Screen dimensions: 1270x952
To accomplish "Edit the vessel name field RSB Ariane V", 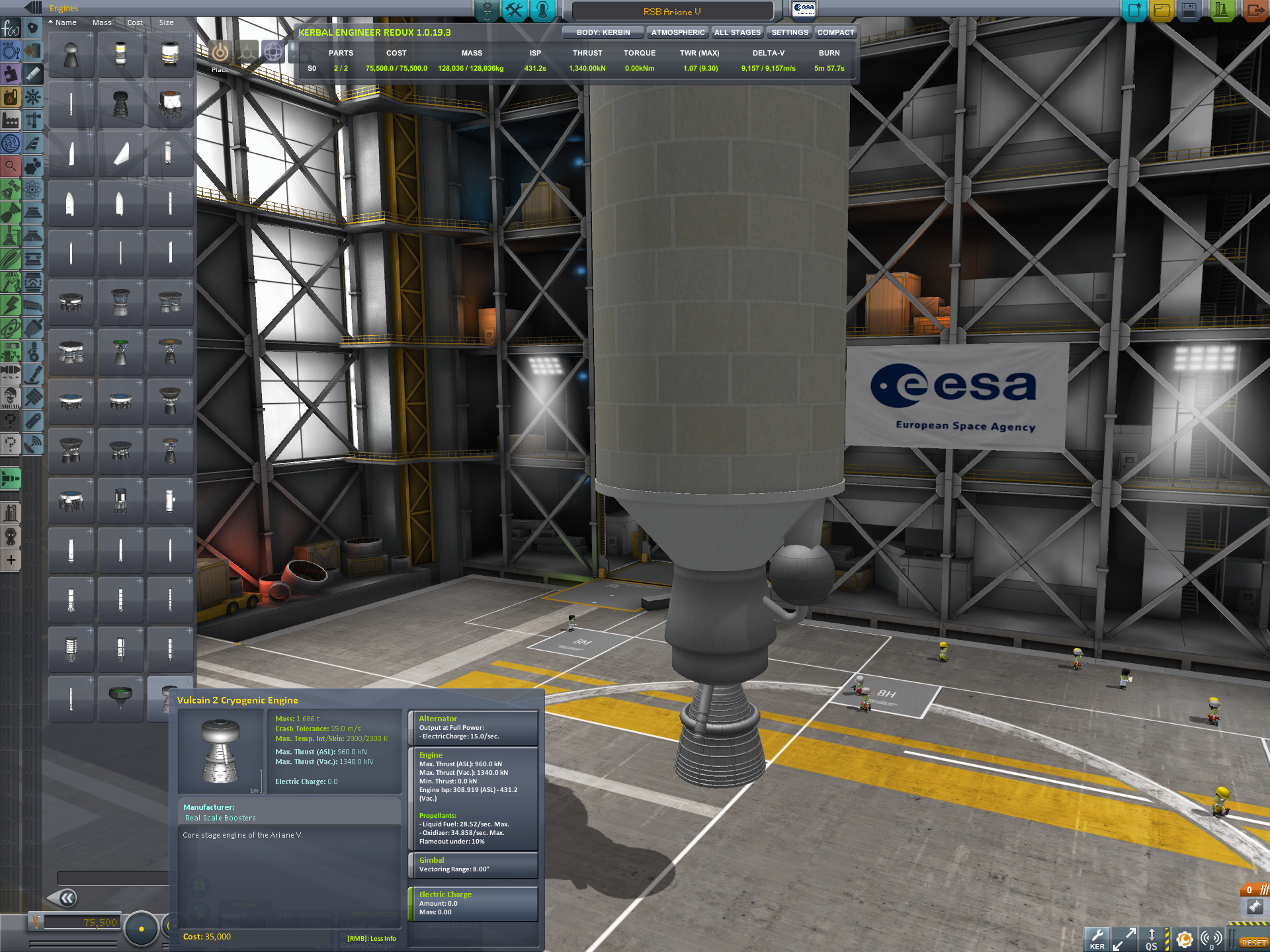I will pos(671,12).
